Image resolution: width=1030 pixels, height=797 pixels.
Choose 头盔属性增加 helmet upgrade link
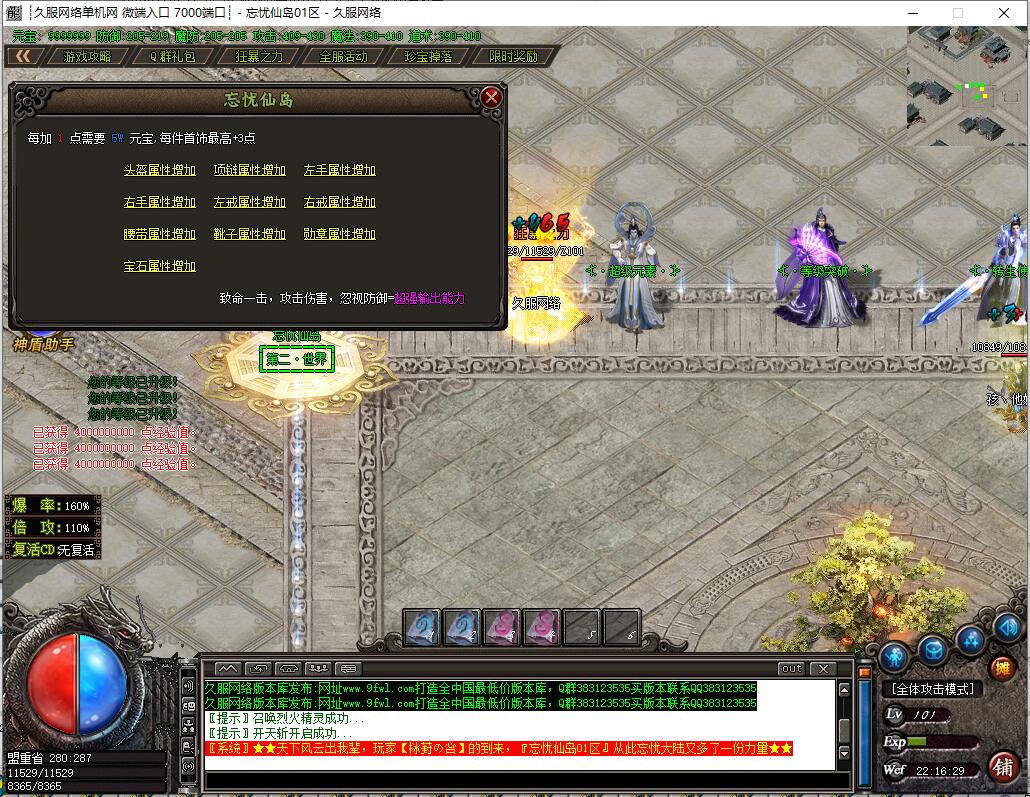tap(160, 170)
